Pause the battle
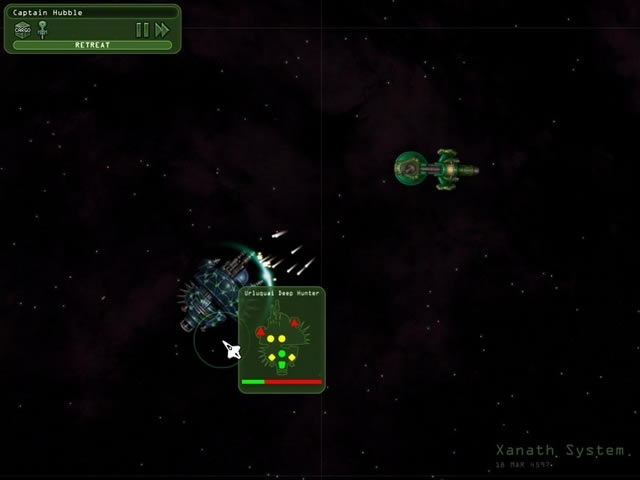This screenshot has width=640, height=480. click(142, 30)
